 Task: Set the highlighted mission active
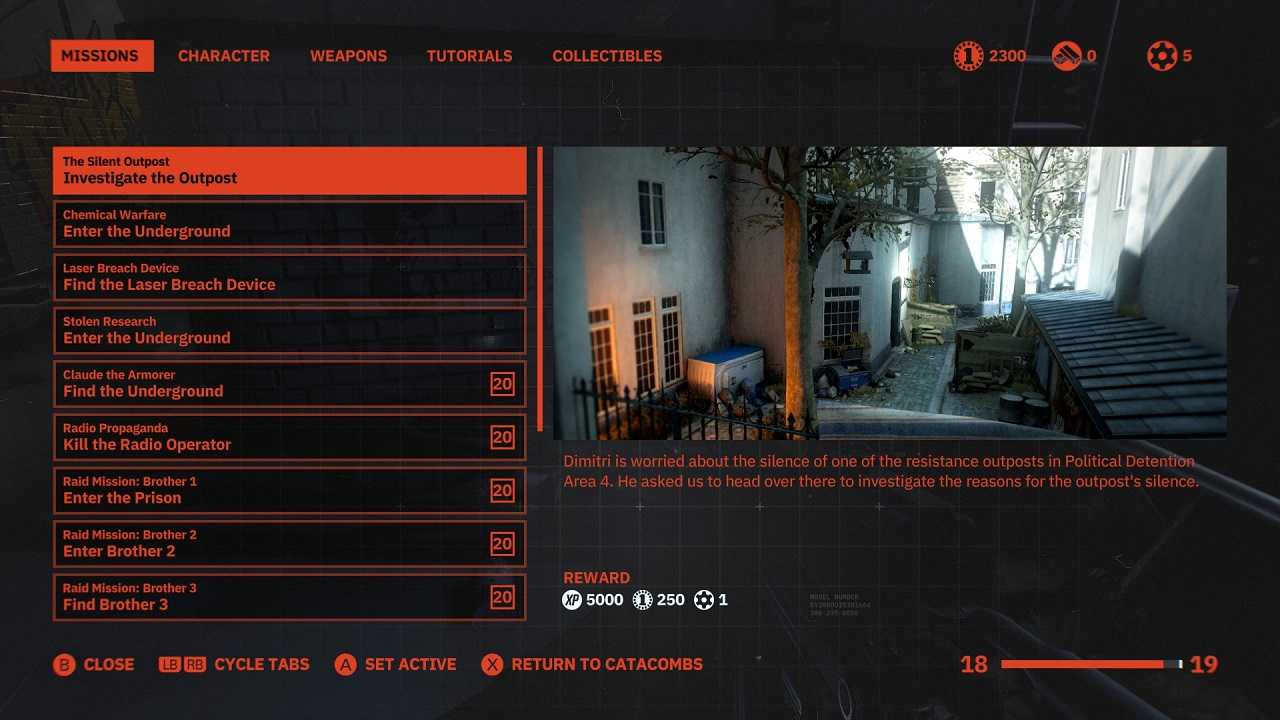(396, 664)
